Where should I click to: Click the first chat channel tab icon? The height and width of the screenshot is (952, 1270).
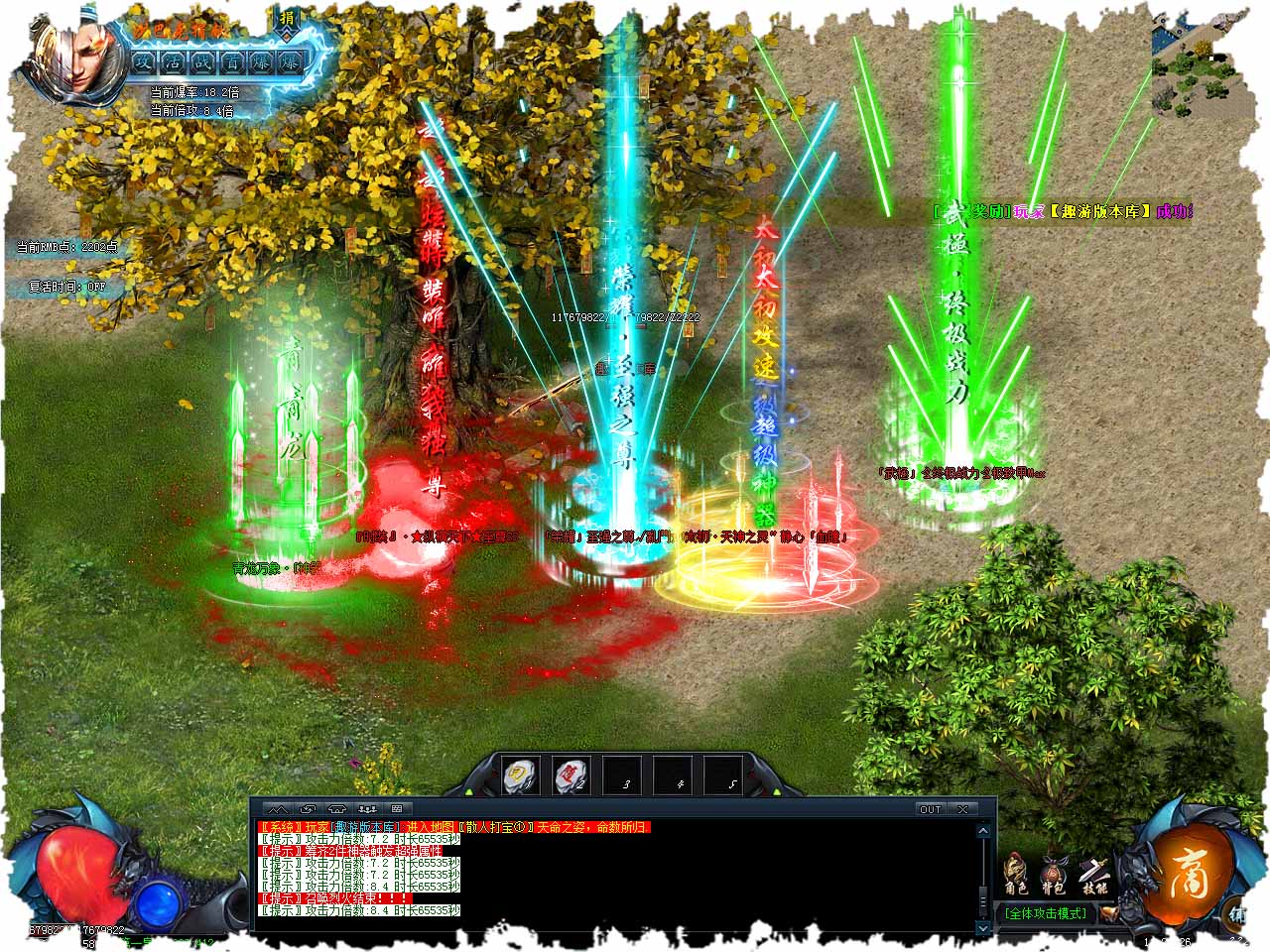(x=277, y=809)
